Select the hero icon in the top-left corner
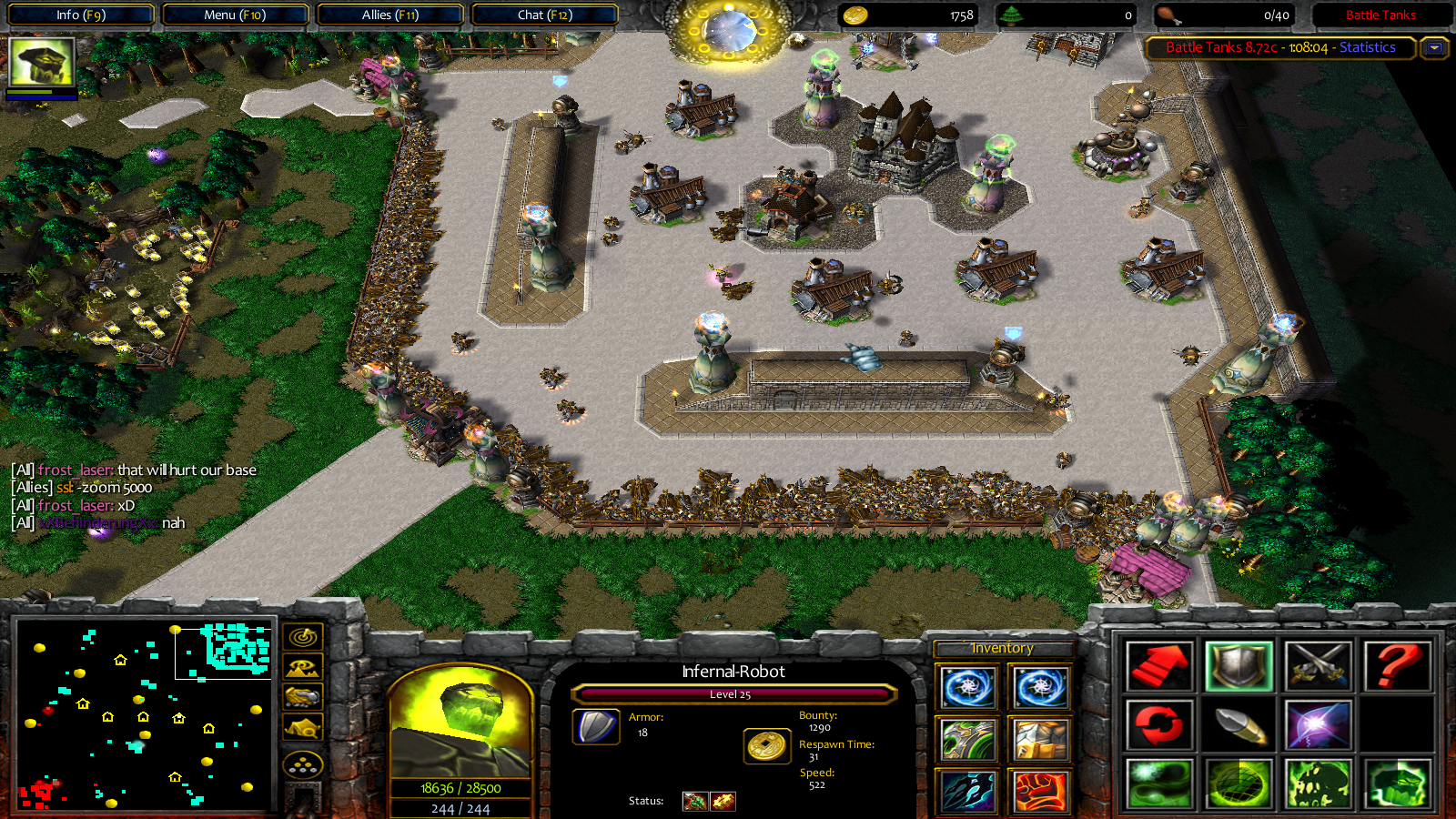Screen dimensions: 1456x819 tap(41, 62)
